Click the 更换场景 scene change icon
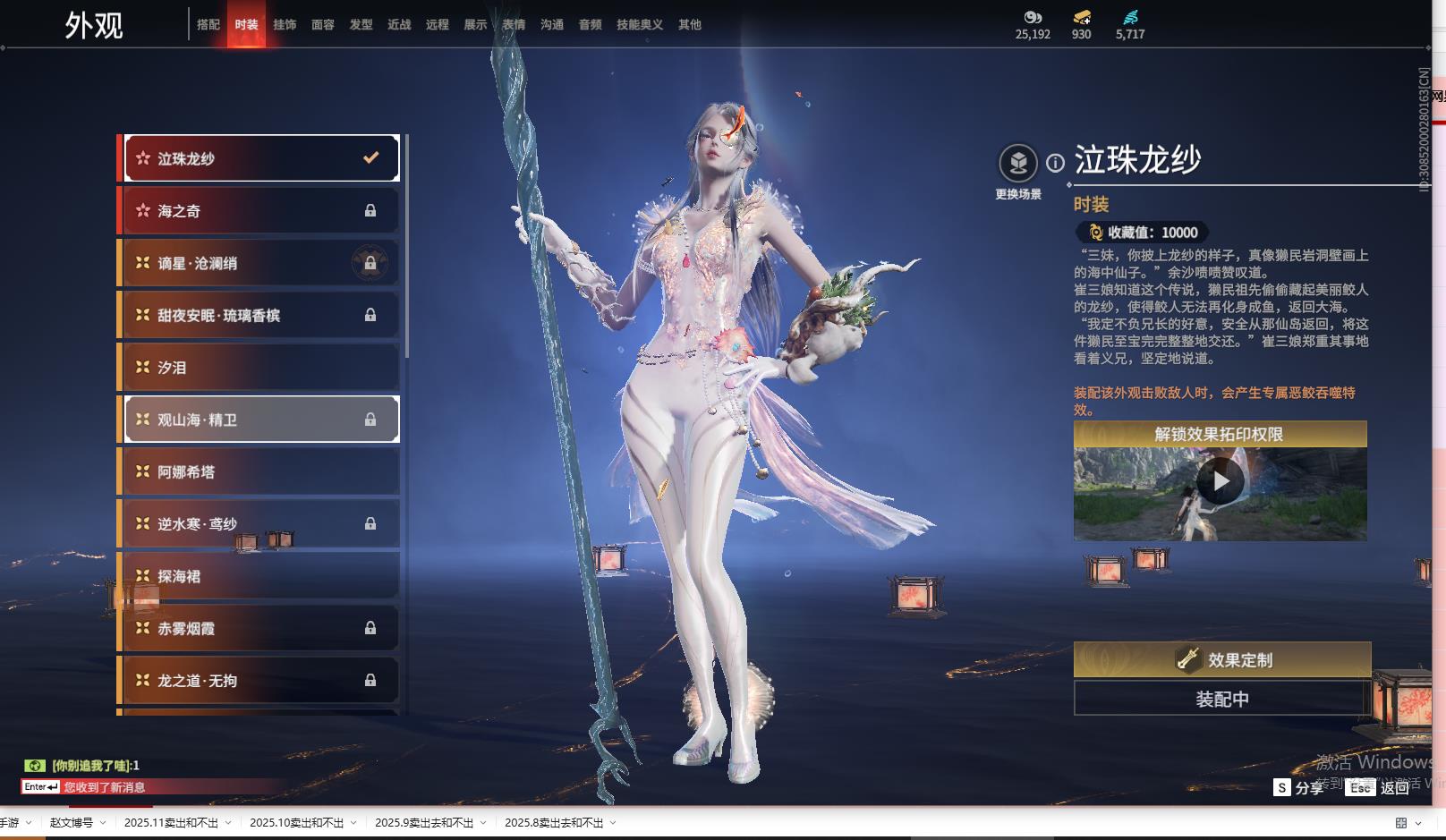The height and width of the screenshot is (840, 1446). tap(1017, 164)
